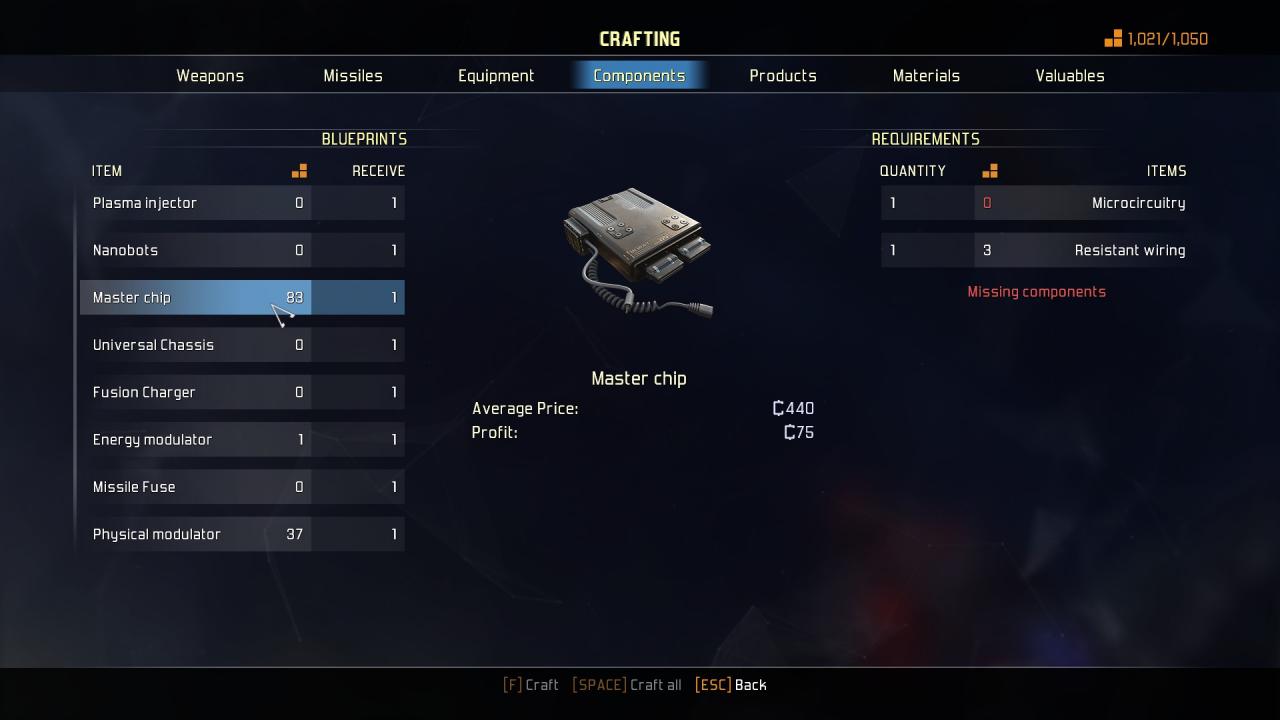Select the Microcircuitry requirement row
Viewport: 1280px width, 720px height.
pyautogui.click(x=1035, y=203)
